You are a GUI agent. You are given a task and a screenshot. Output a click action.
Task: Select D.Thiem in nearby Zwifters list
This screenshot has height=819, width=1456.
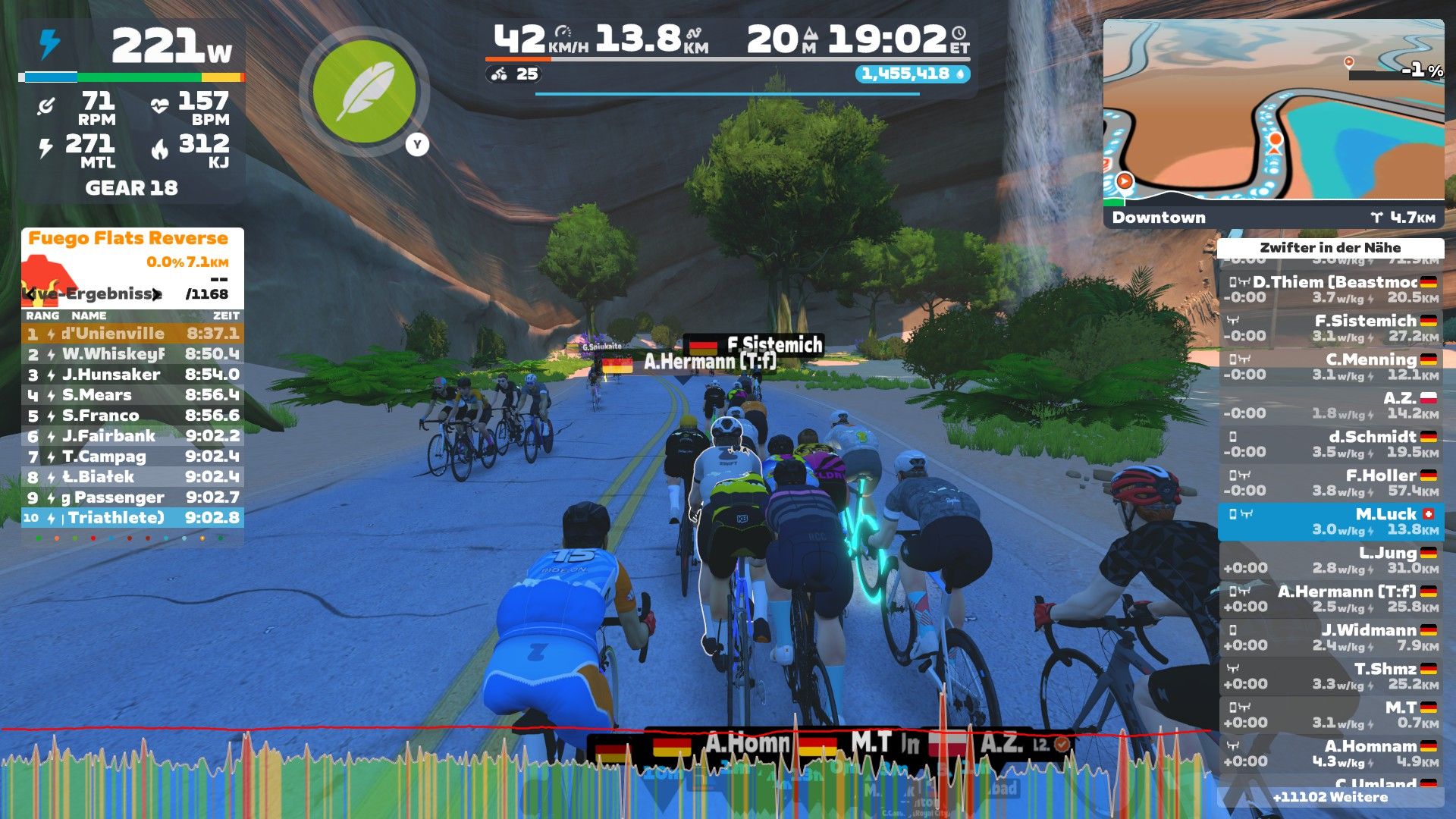pos(1331,290)
